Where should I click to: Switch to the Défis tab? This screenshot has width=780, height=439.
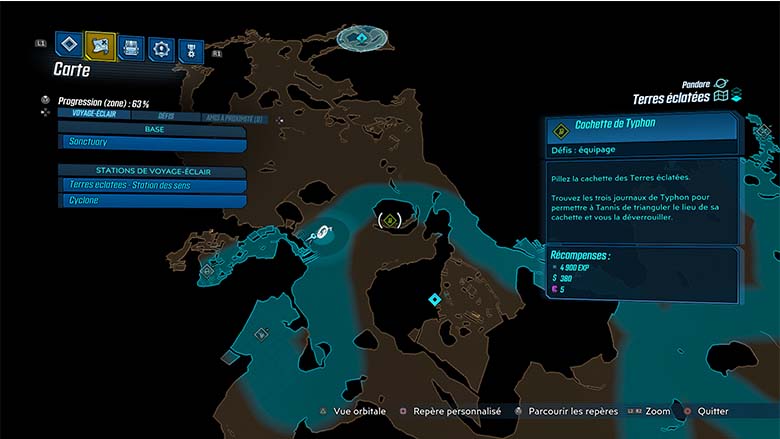point(158,115)
